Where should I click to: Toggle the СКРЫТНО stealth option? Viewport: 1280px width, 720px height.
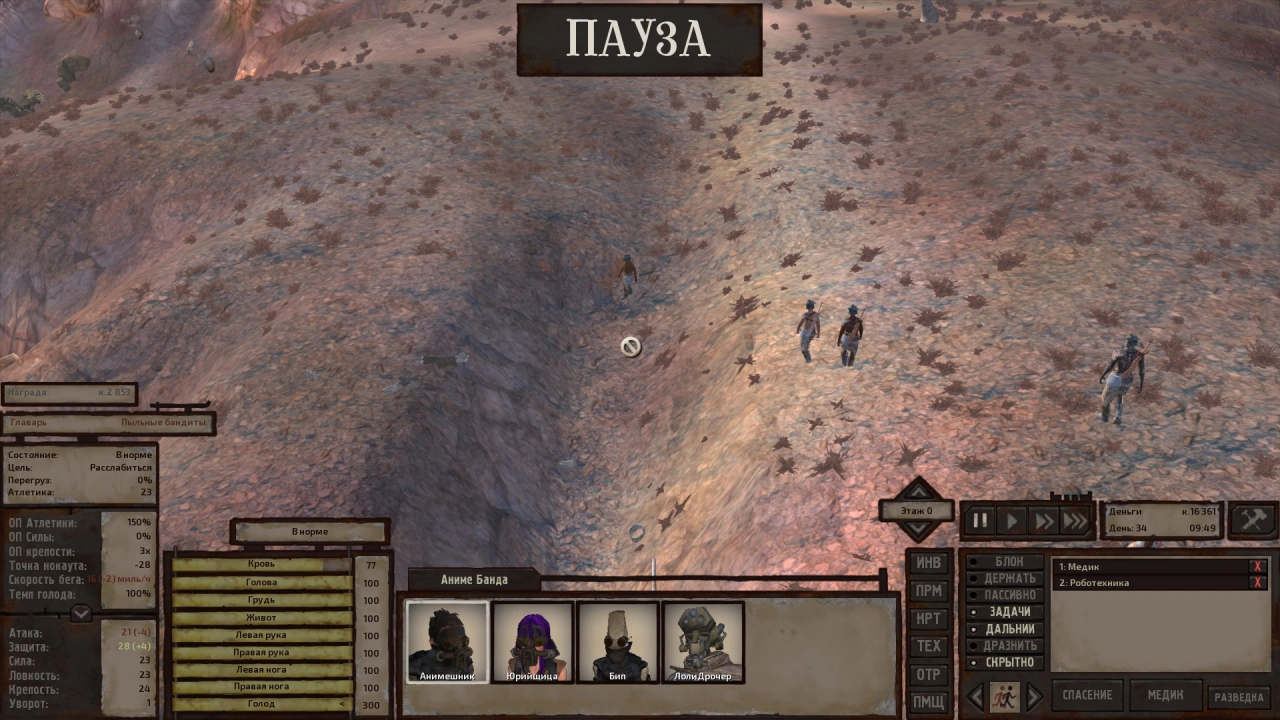point(1008,662)
